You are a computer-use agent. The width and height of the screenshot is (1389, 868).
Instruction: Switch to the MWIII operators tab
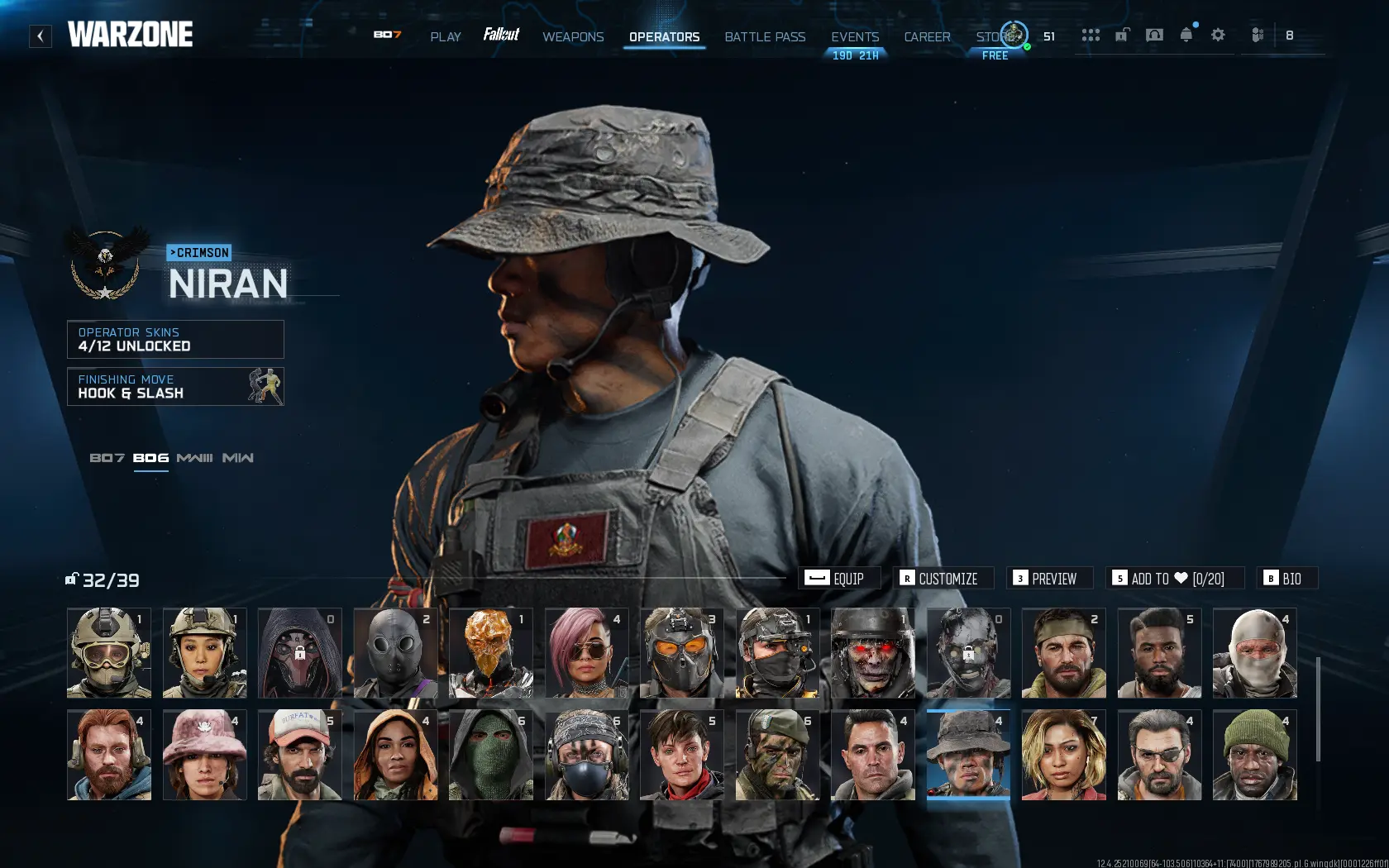pyautogui.click(x=198, y=457)
